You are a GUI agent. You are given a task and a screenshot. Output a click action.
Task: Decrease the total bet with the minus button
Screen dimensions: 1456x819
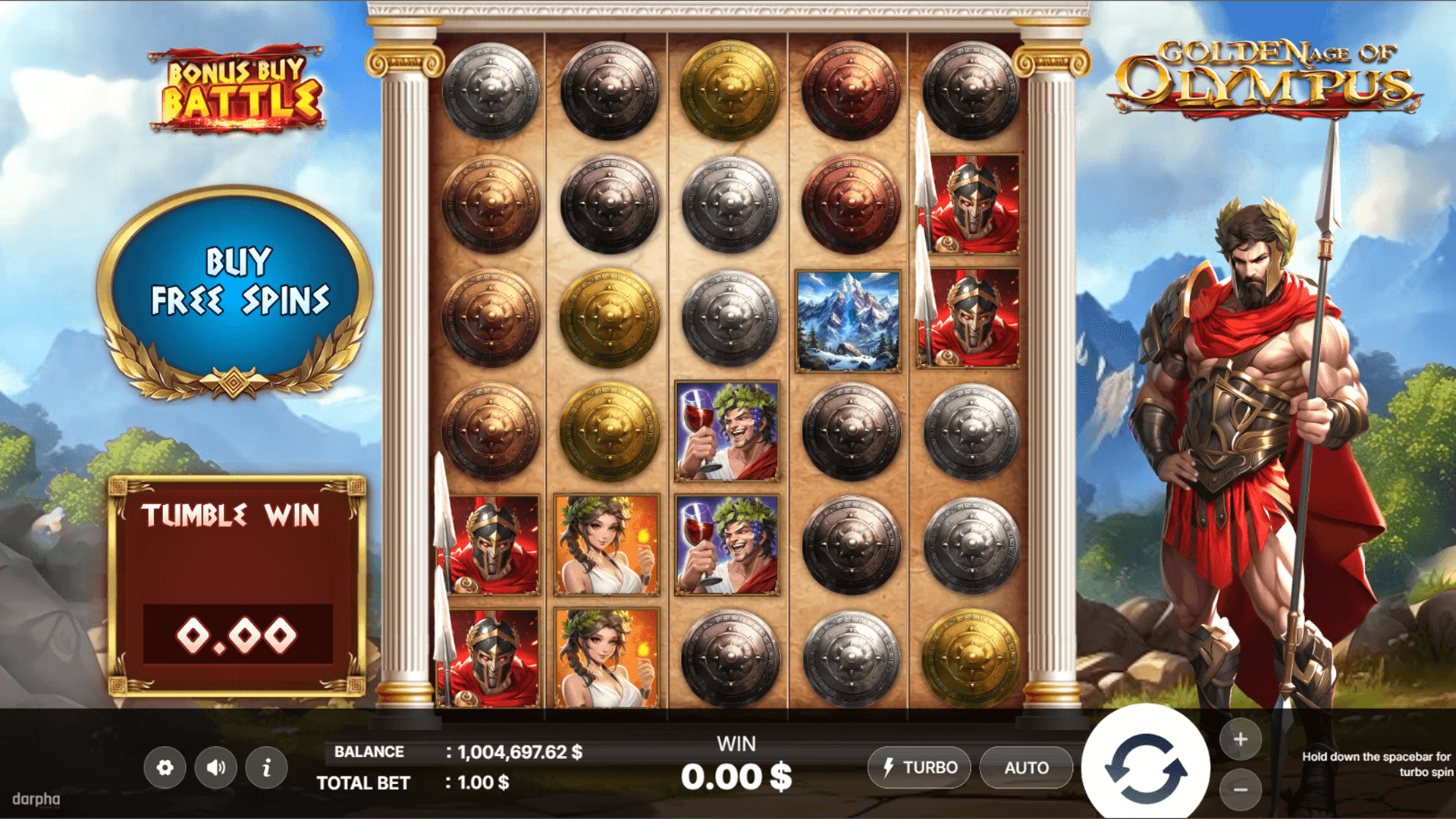pyautogui.click(x=1241, y=789)
